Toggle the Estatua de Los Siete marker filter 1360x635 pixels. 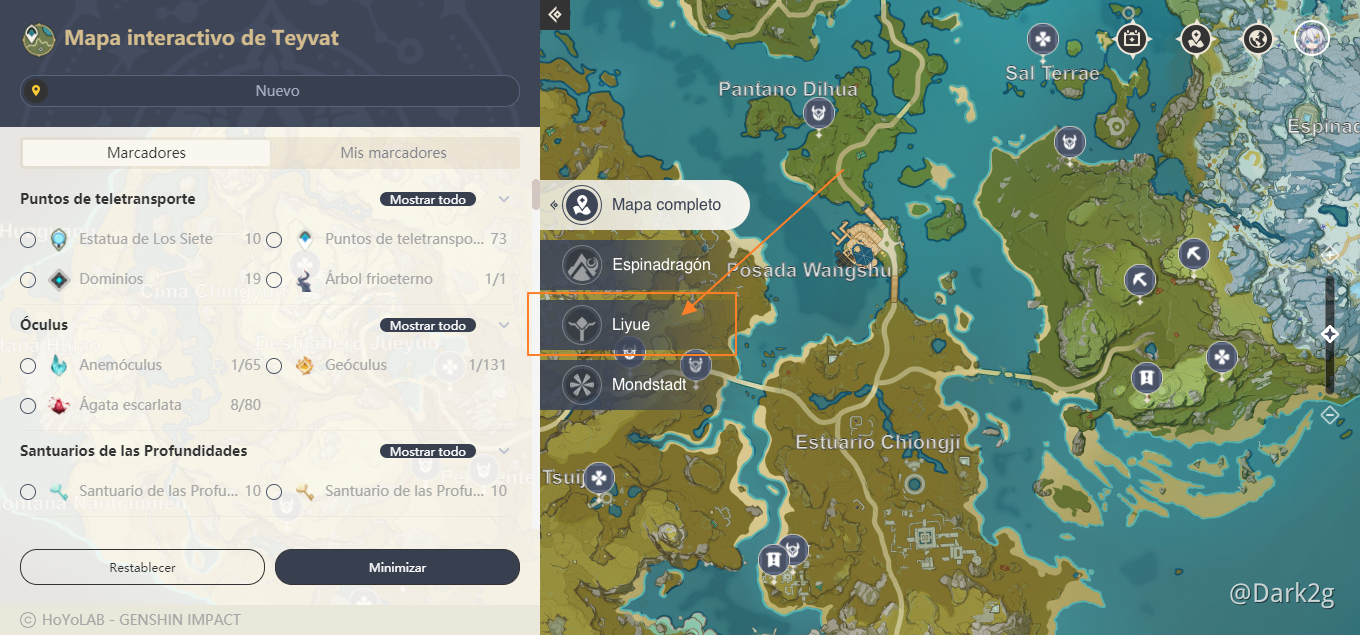click(x=28, y=240)
